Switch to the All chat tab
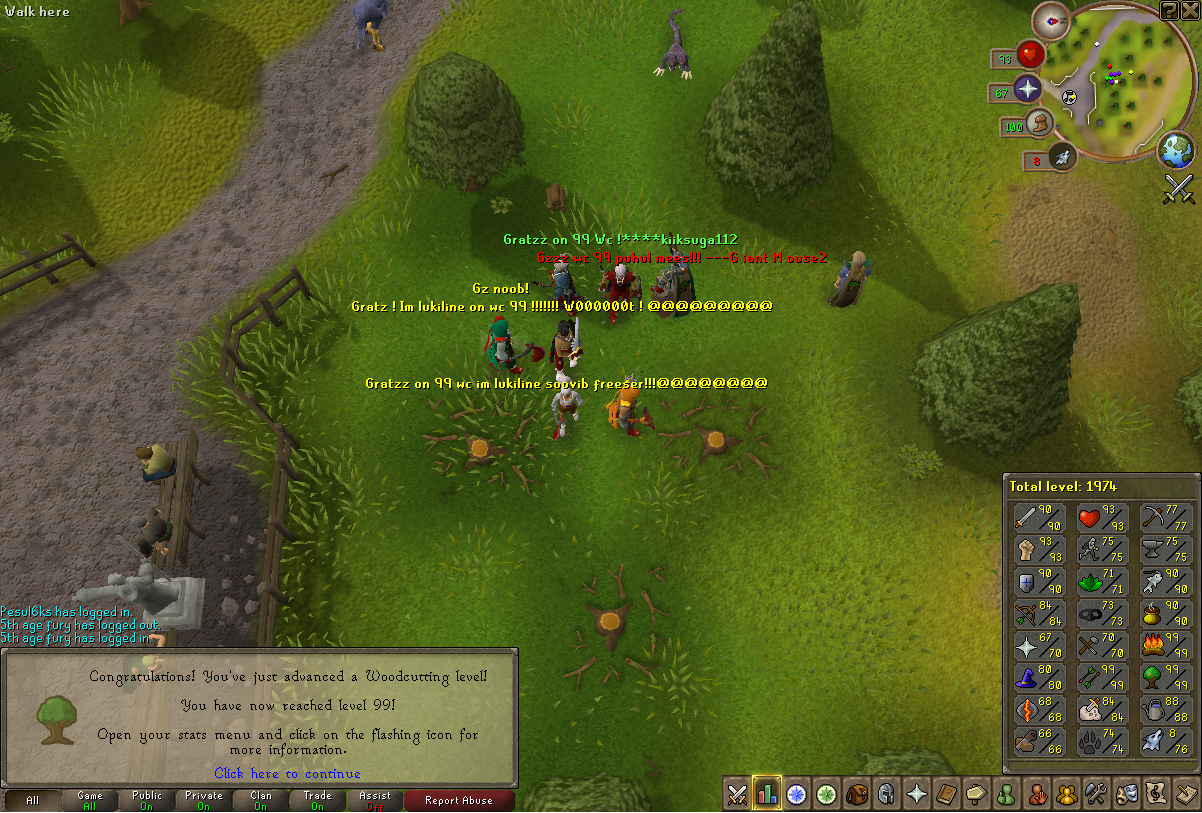This screenshot has width=1202, height=813. 33,800
